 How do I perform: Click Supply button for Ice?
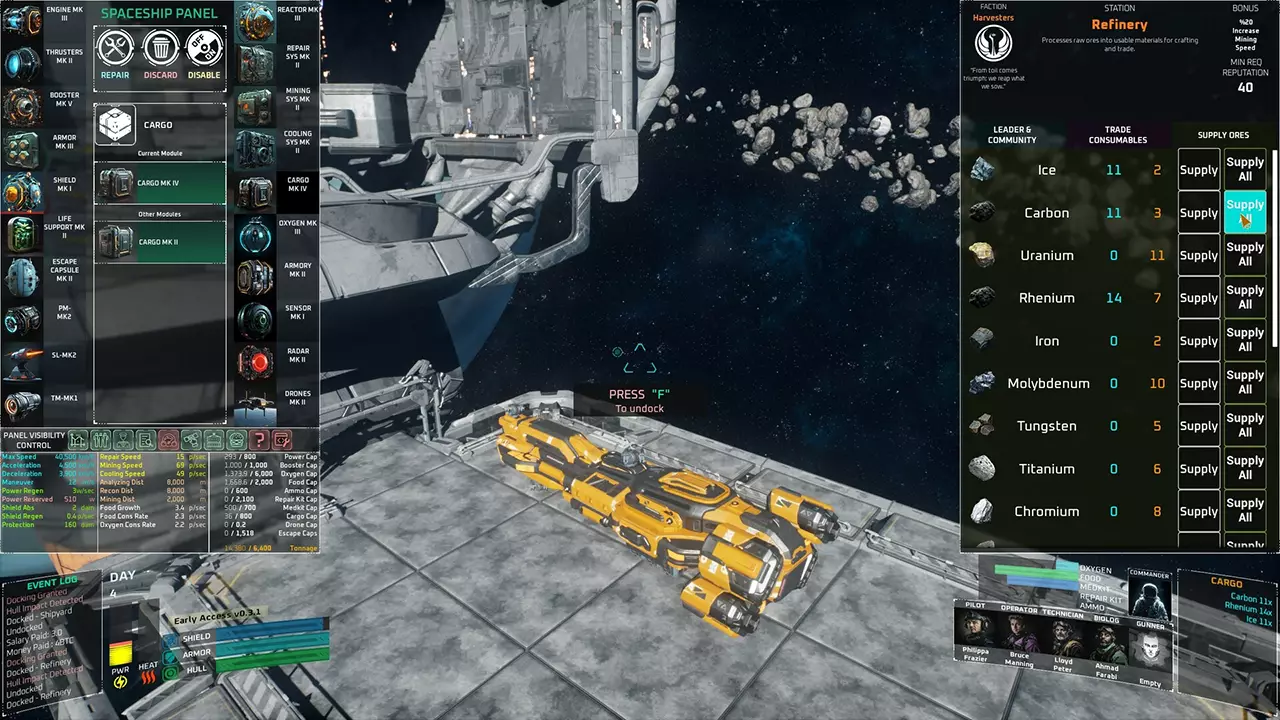[1198, 170]
